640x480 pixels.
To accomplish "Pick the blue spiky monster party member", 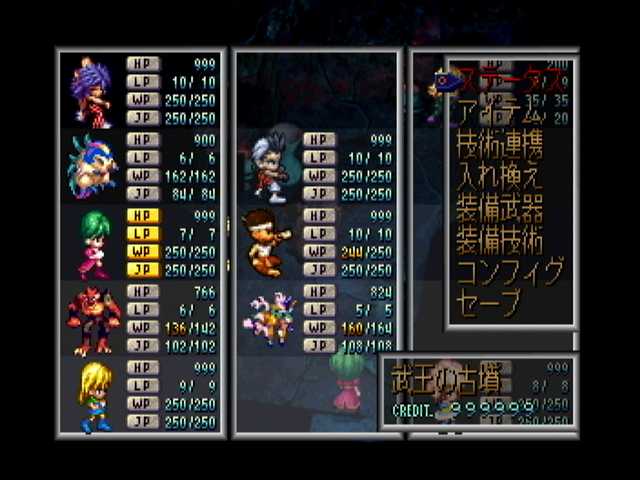I will coord(91,166).
